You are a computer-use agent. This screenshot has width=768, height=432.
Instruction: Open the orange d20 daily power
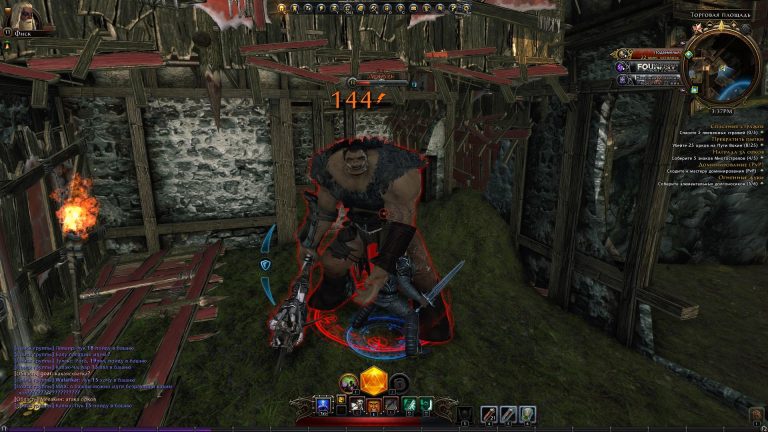373,381
